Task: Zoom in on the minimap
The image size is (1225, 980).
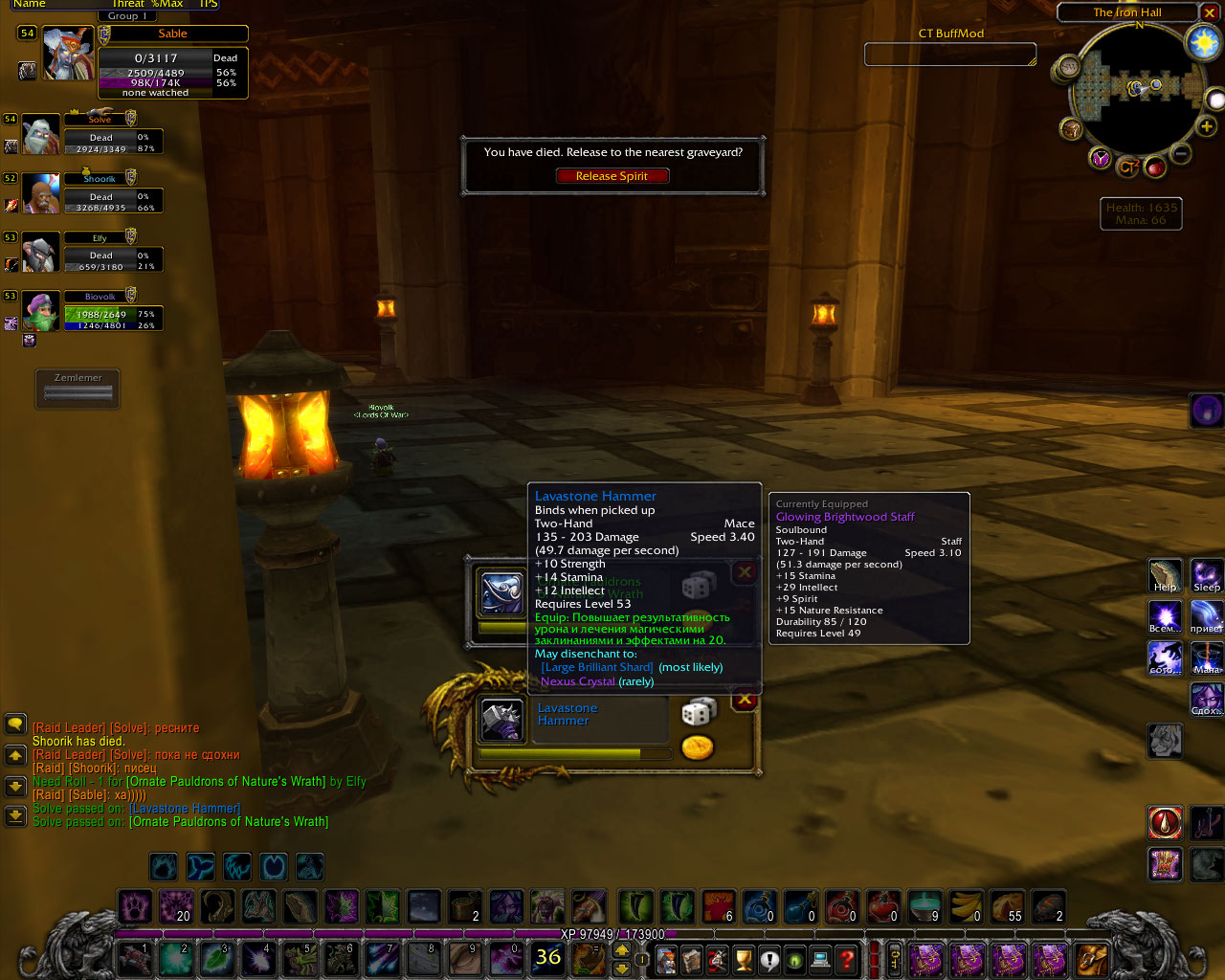Action: coord(1206,125)
